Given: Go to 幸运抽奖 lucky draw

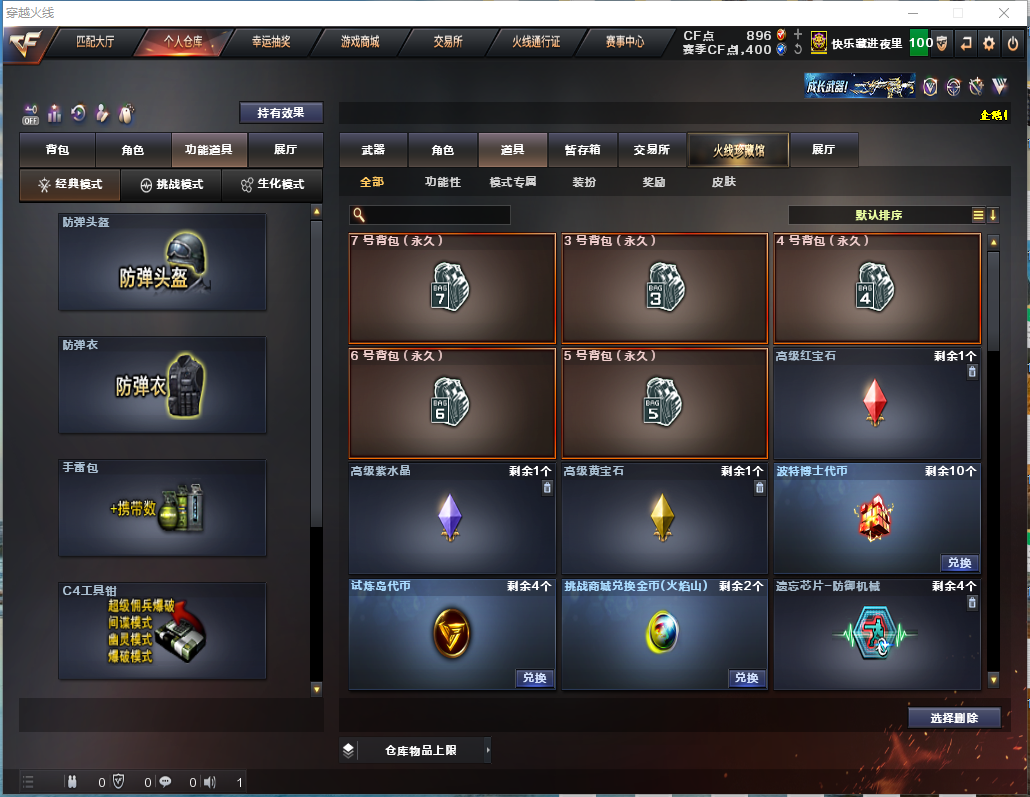Looking at the screenshot, I should (270, 42).
